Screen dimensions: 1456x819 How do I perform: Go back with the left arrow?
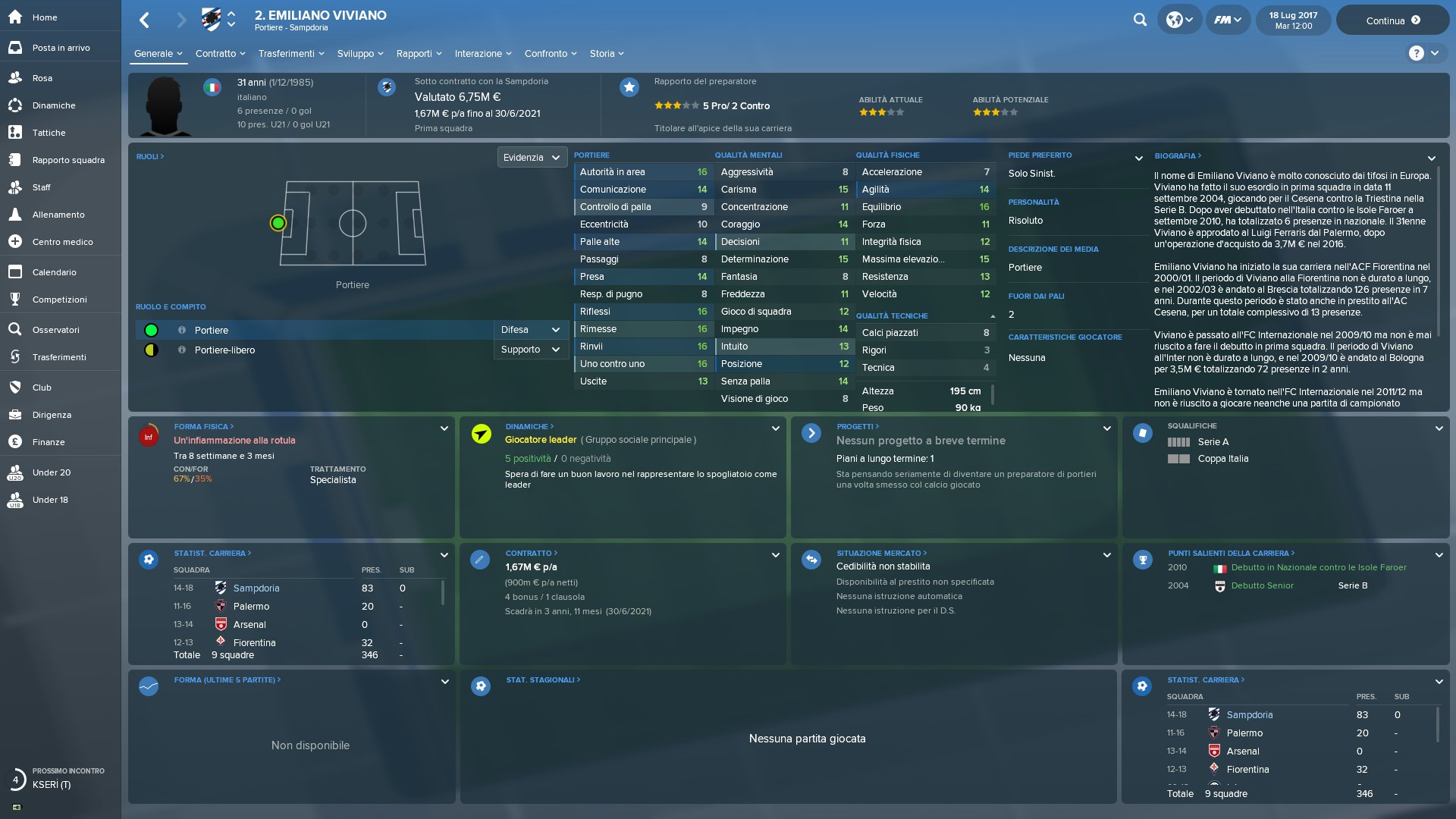145,20
